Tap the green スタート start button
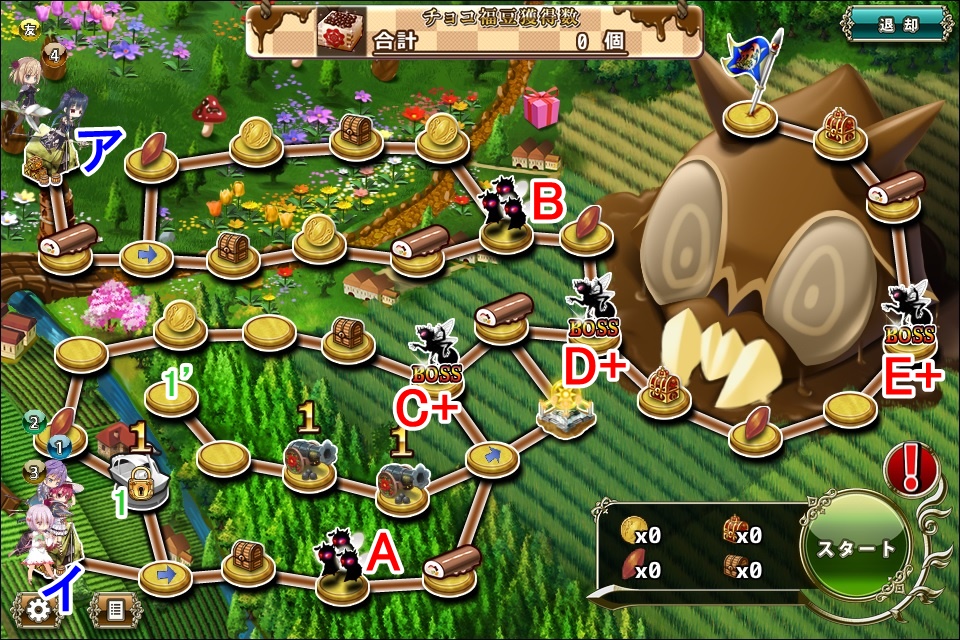Image resolution: width=960 pixels, height=640 pixels. [857, 547]
